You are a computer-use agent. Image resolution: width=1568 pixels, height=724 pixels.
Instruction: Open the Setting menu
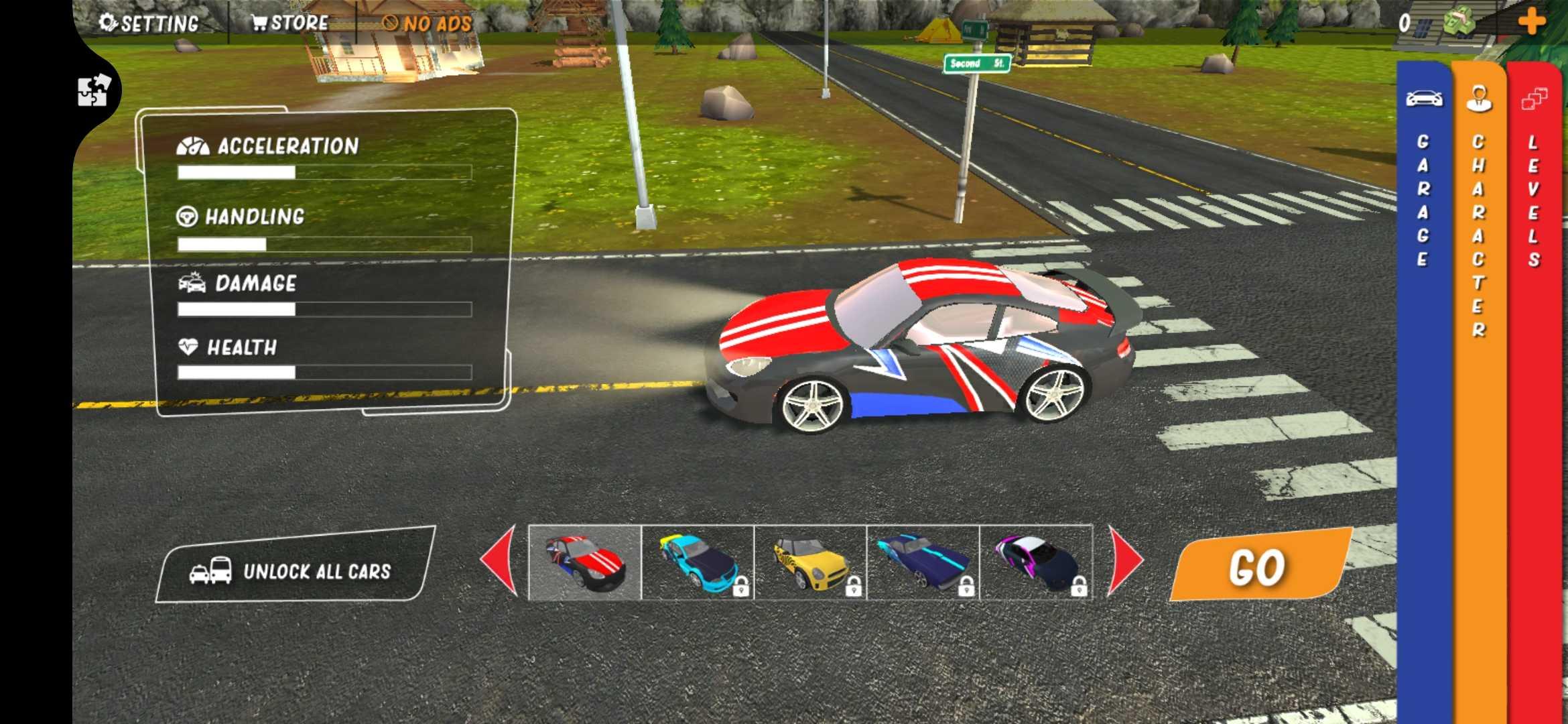point(149,23)
